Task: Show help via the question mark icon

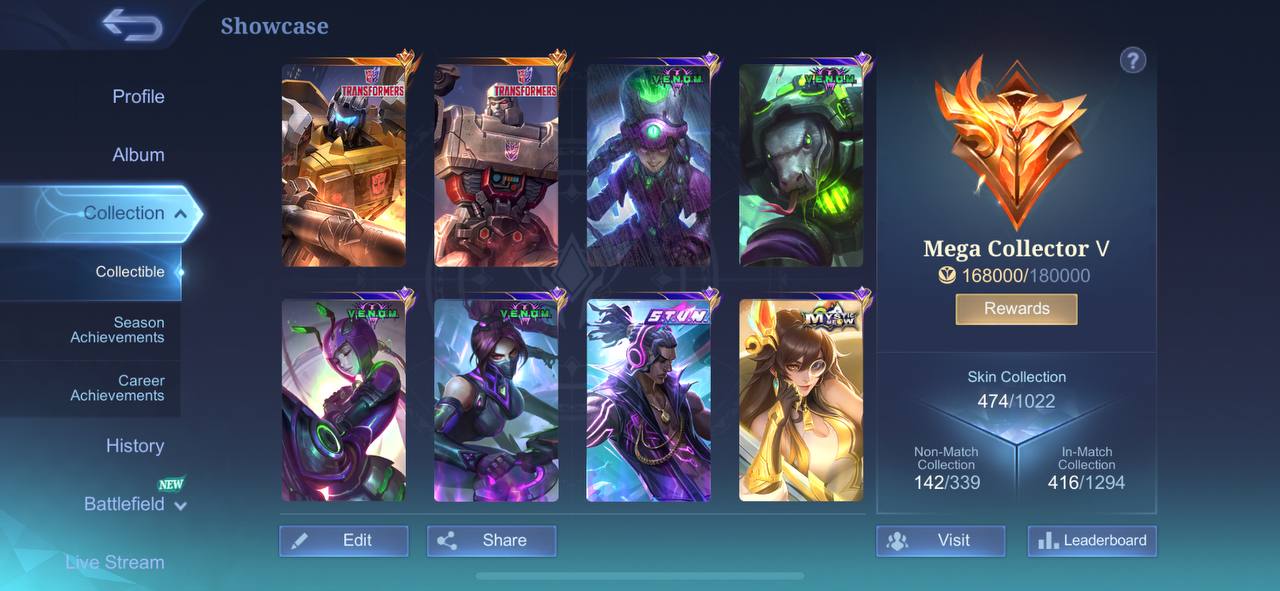Action: [1132, 61]
